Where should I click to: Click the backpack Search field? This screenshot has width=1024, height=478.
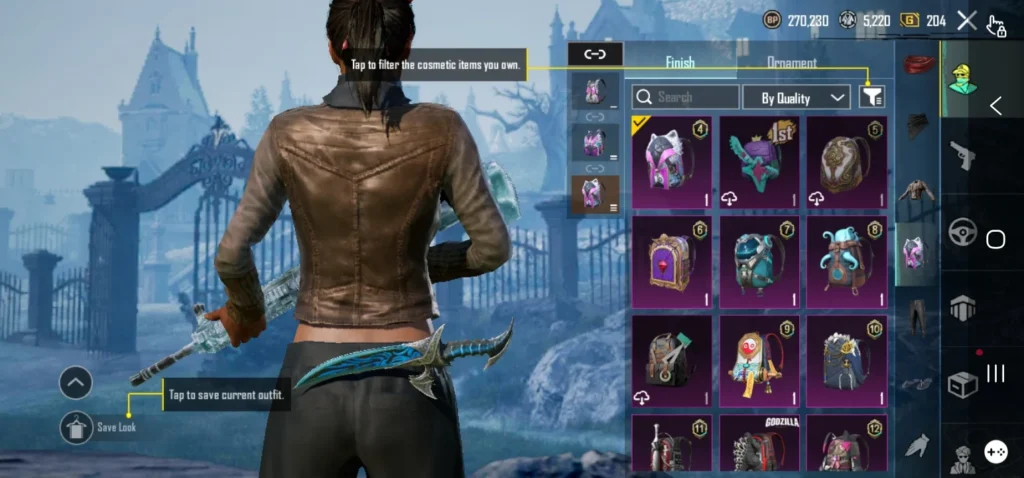pos(686,97)
